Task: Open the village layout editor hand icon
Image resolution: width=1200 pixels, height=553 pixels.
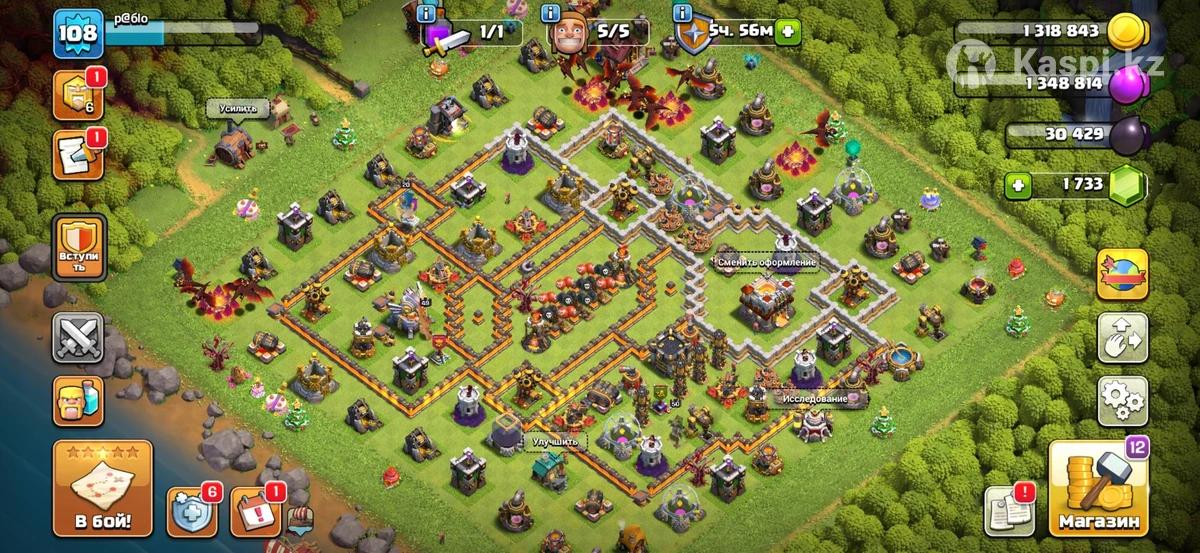Action: coord(1122,338)
